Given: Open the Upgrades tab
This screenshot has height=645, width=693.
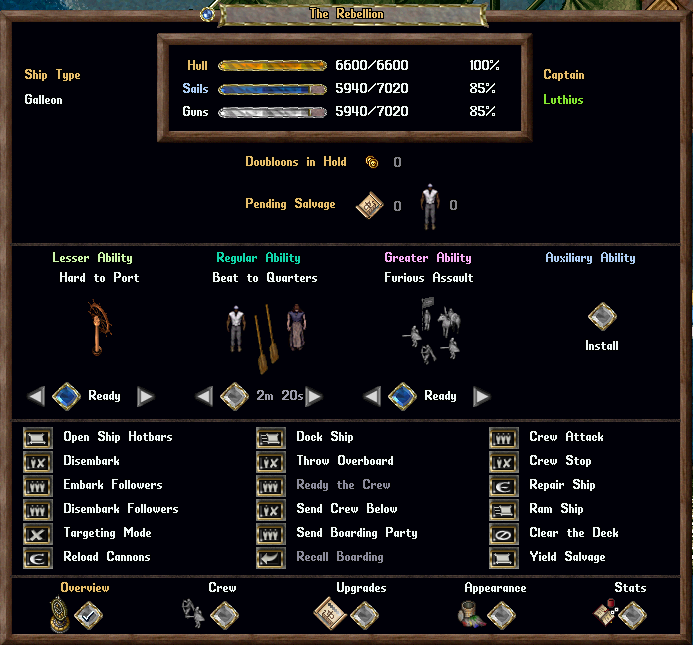Looking at the screenshot, I should pyautogui.click(x=362, y=615).
